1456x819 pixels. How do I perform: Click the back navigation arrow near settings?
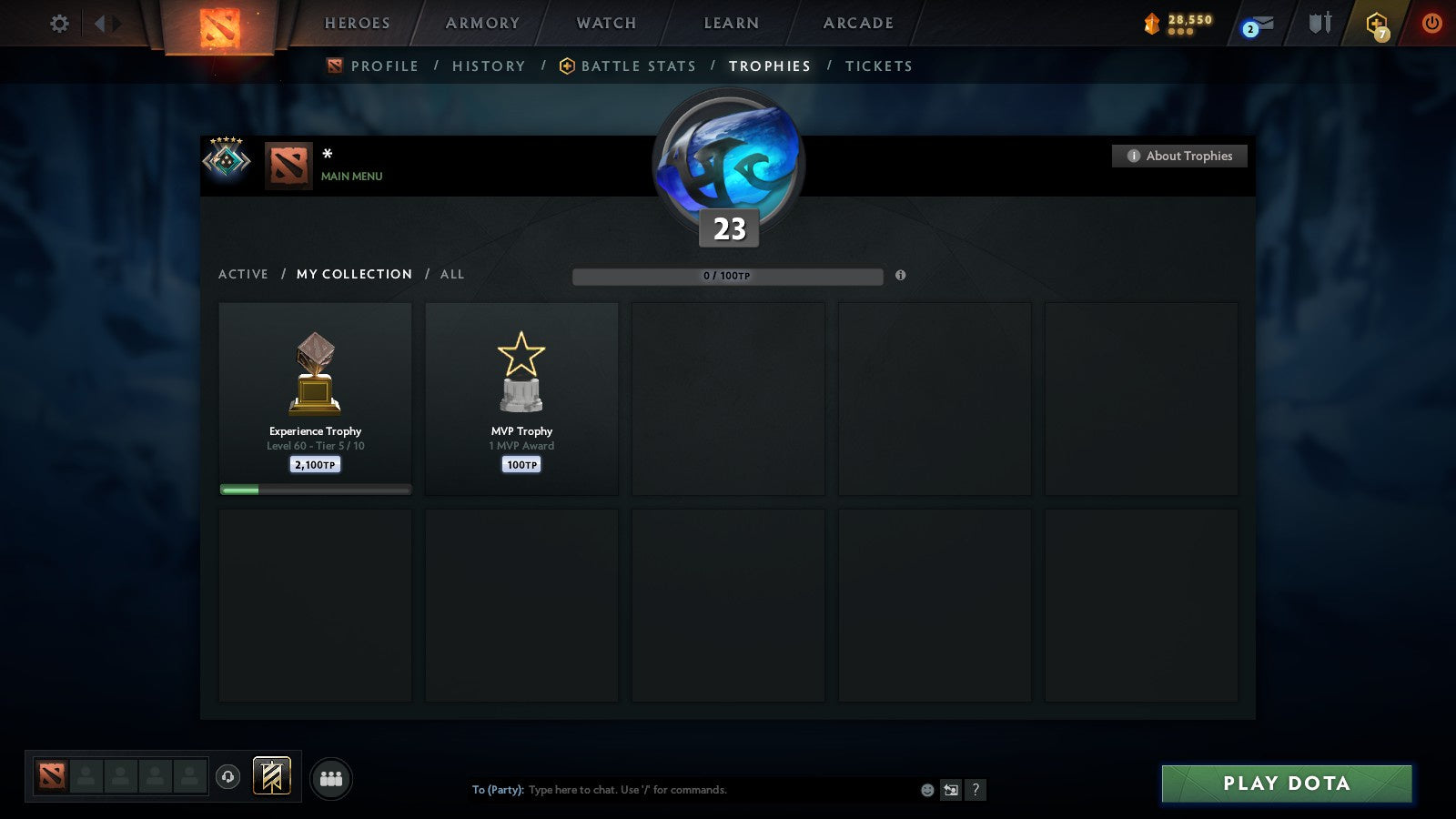point(100,24)
